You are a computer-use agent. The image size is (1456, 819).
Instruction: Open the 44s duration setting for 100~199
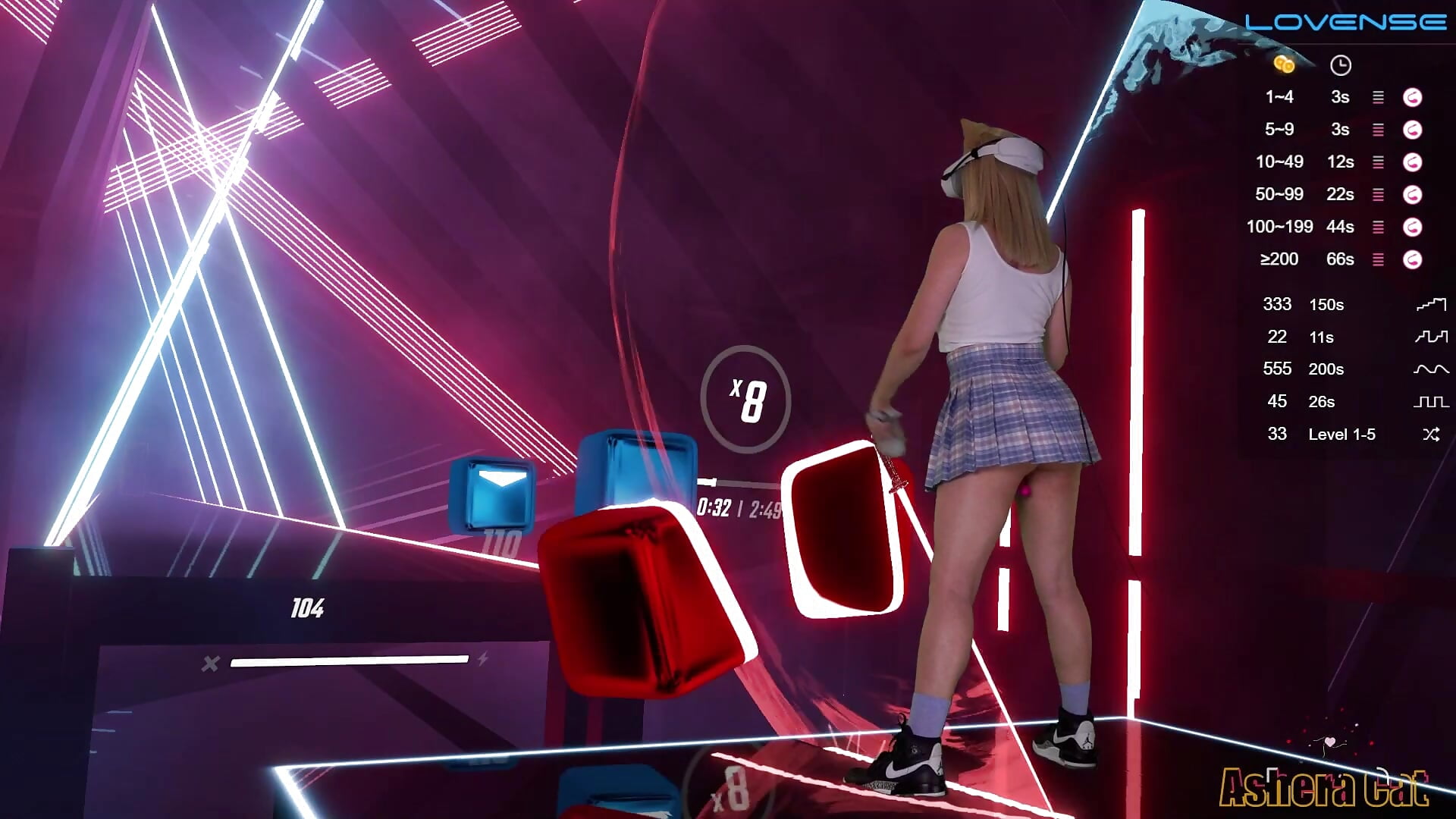pos(1341,227)
